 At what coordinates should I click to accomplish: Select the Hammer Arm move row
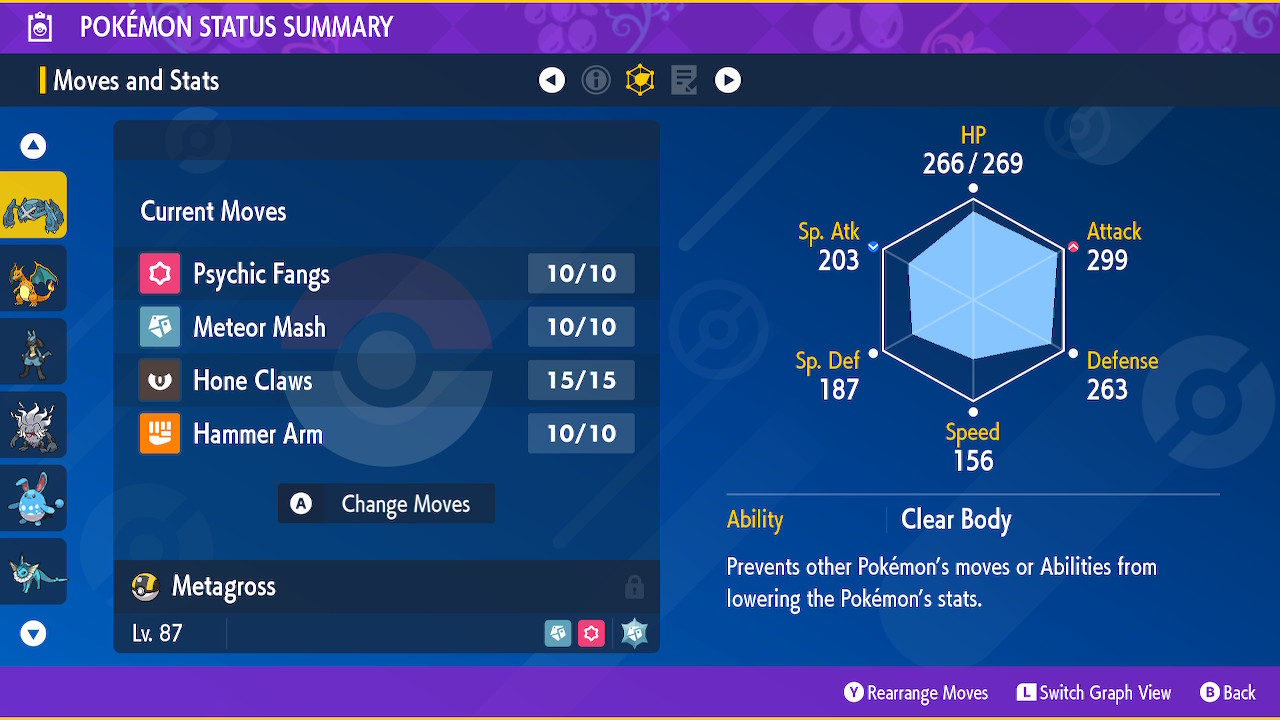click(x=386, y=434)
